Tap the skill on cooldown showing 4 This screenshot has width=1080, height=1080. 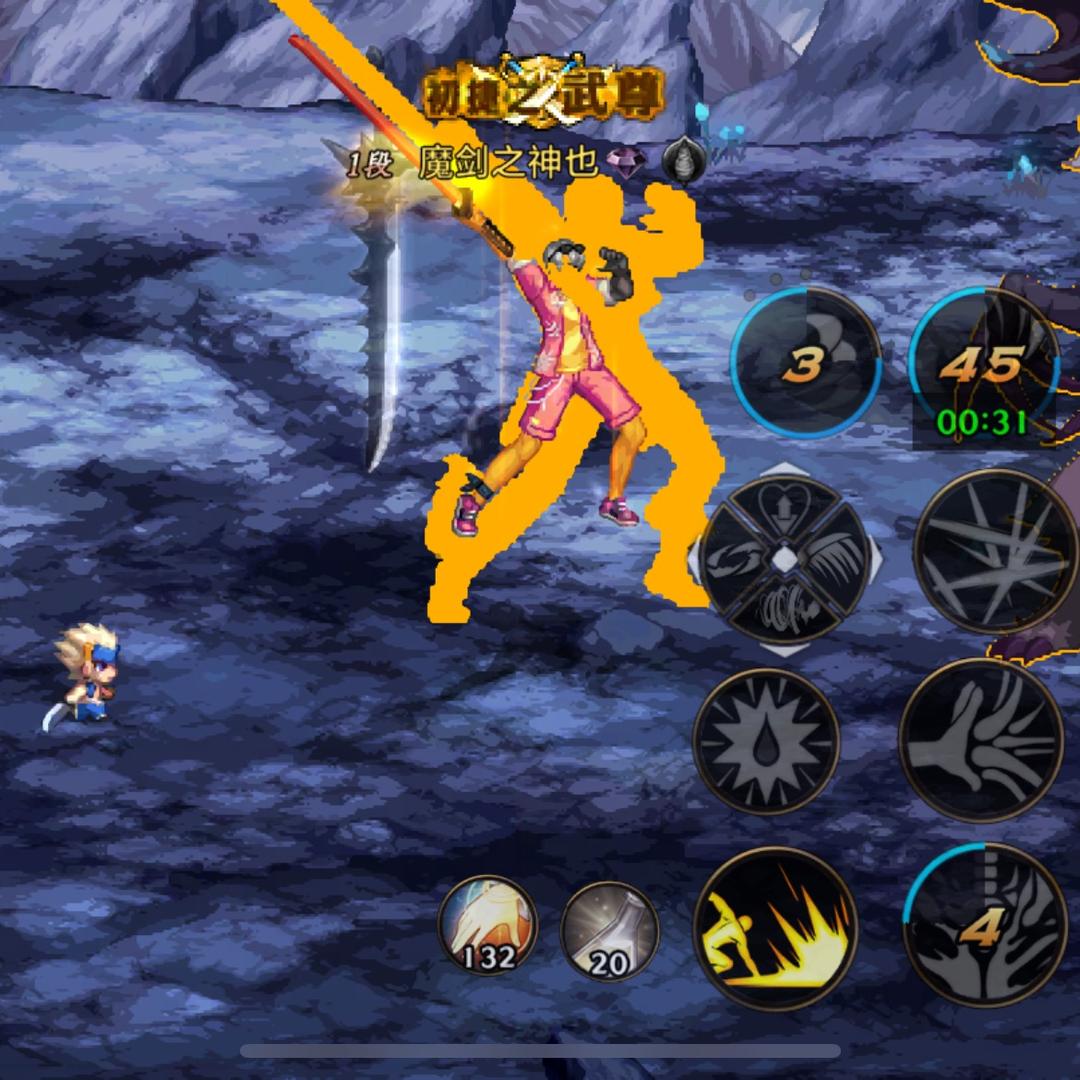[x=984, y=924]
